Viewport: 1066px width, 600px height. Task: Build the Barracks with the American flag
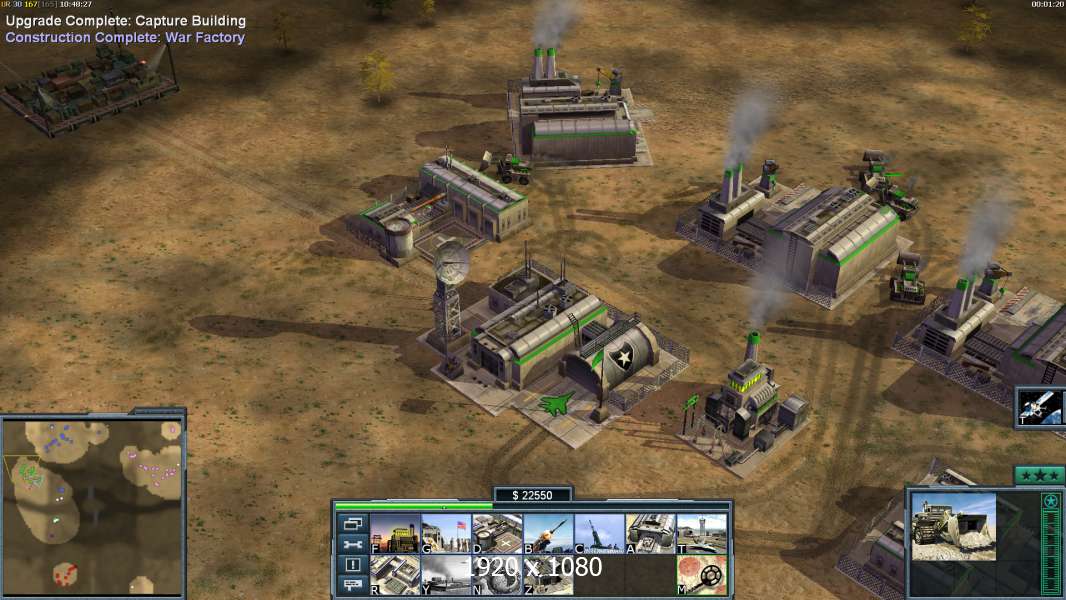(446, 534)
